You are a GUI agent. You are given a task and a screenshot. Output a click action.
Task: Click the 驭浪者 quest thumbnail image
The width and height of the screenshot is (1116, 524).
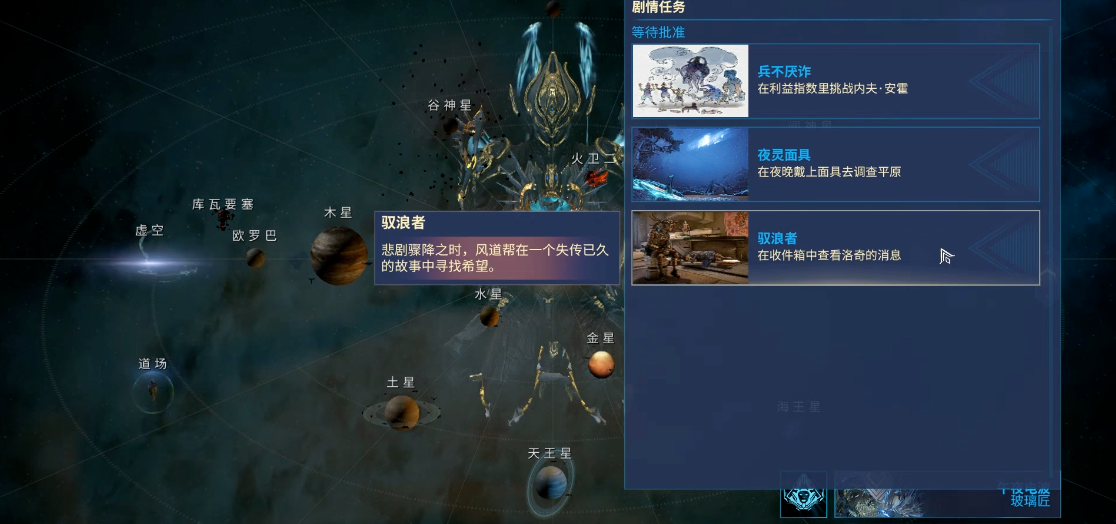click(x=690, y=247)
